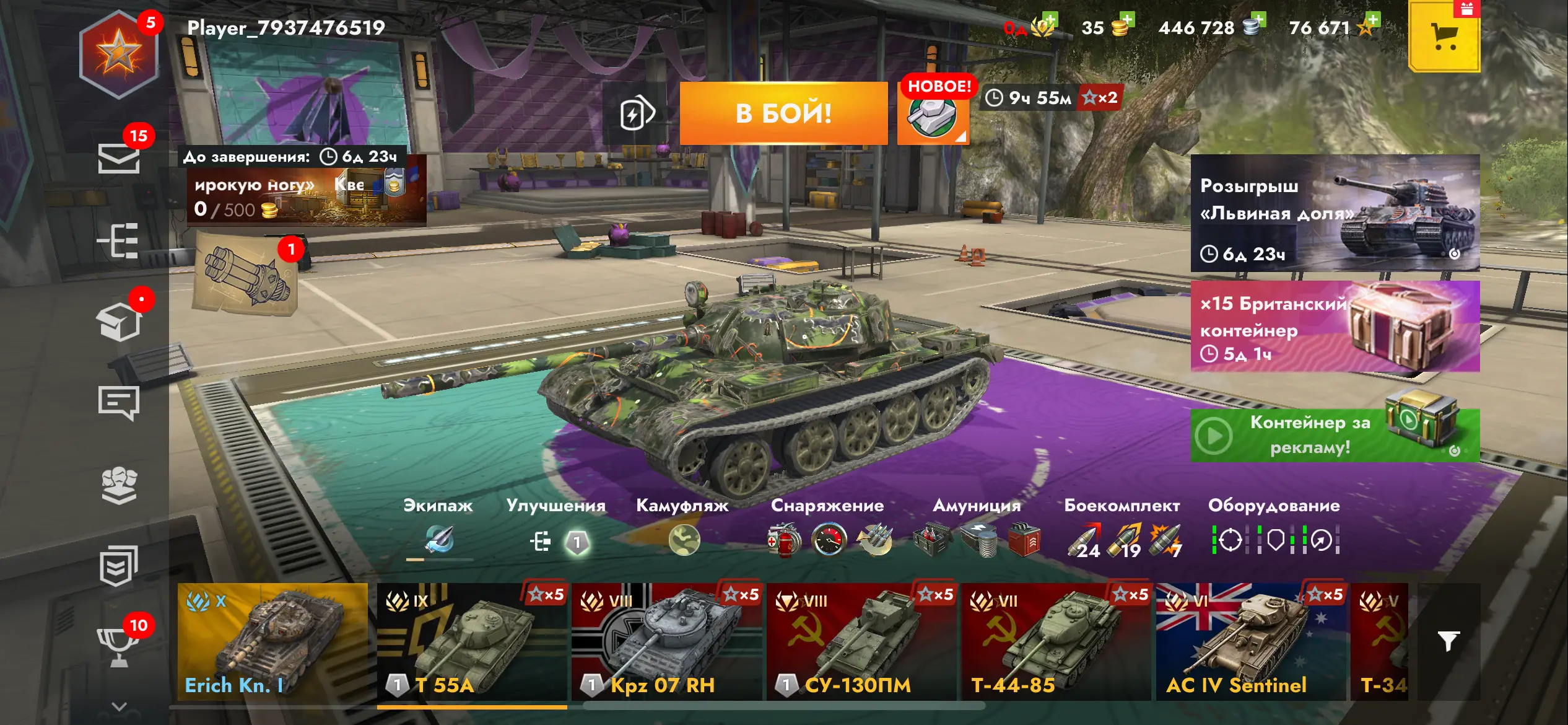Open the «Львиная доля» raffle banner
Screen dimensions: 1568x725
(1335, 213)
